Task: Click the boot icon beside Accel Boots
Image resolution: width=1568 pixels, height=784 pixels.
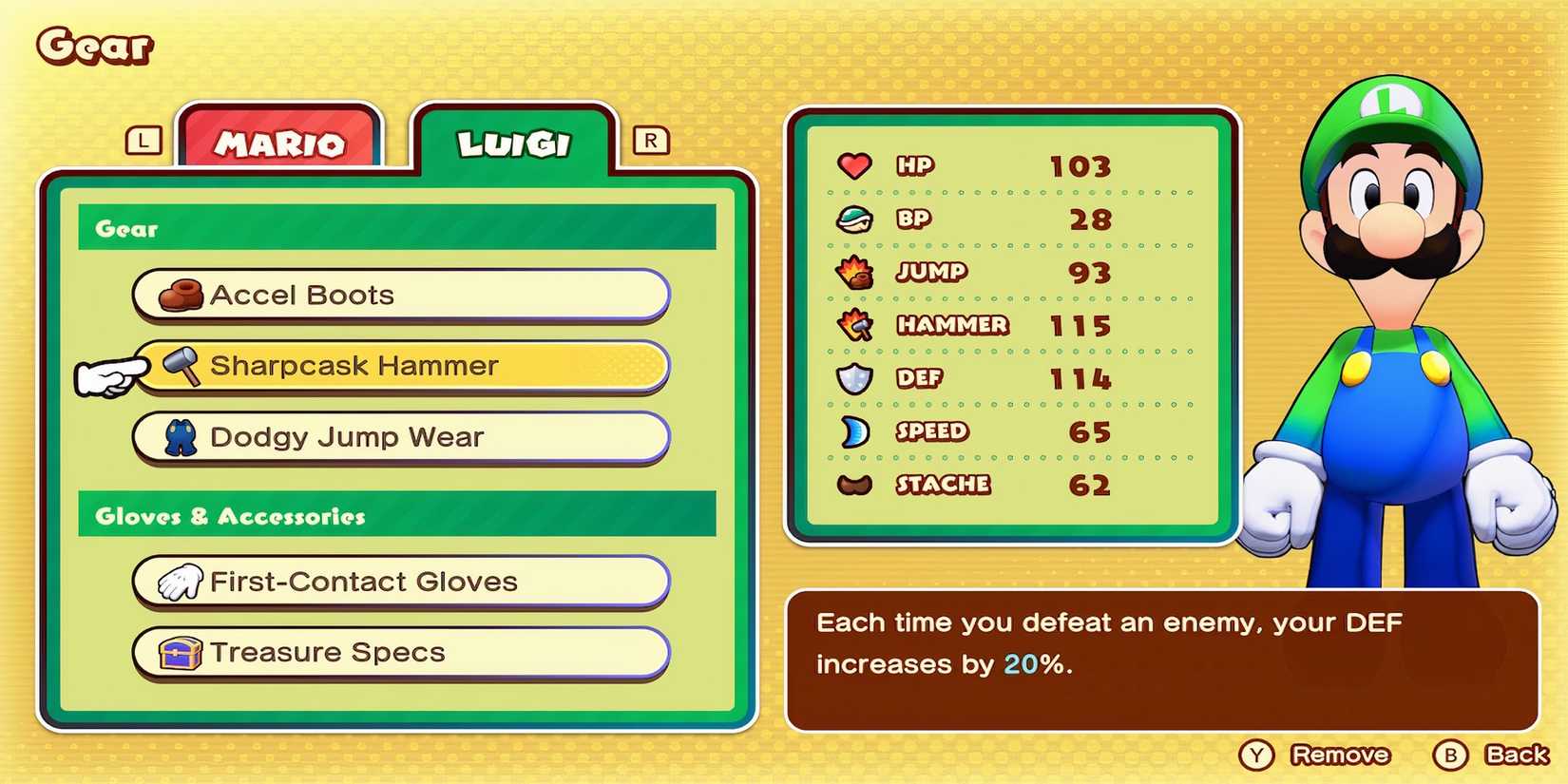Action: click(182, 295)
